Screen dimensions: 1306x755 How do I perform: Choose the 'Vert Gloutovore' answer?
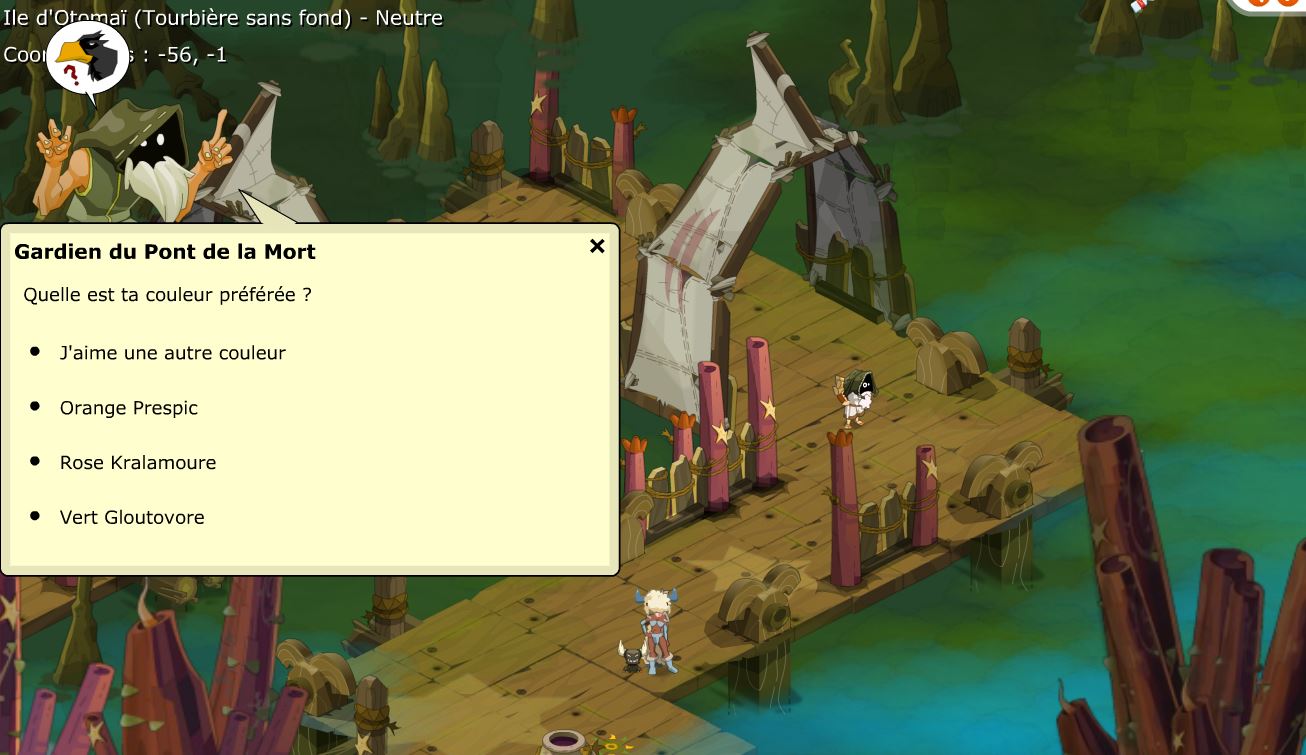click(131, 517)
